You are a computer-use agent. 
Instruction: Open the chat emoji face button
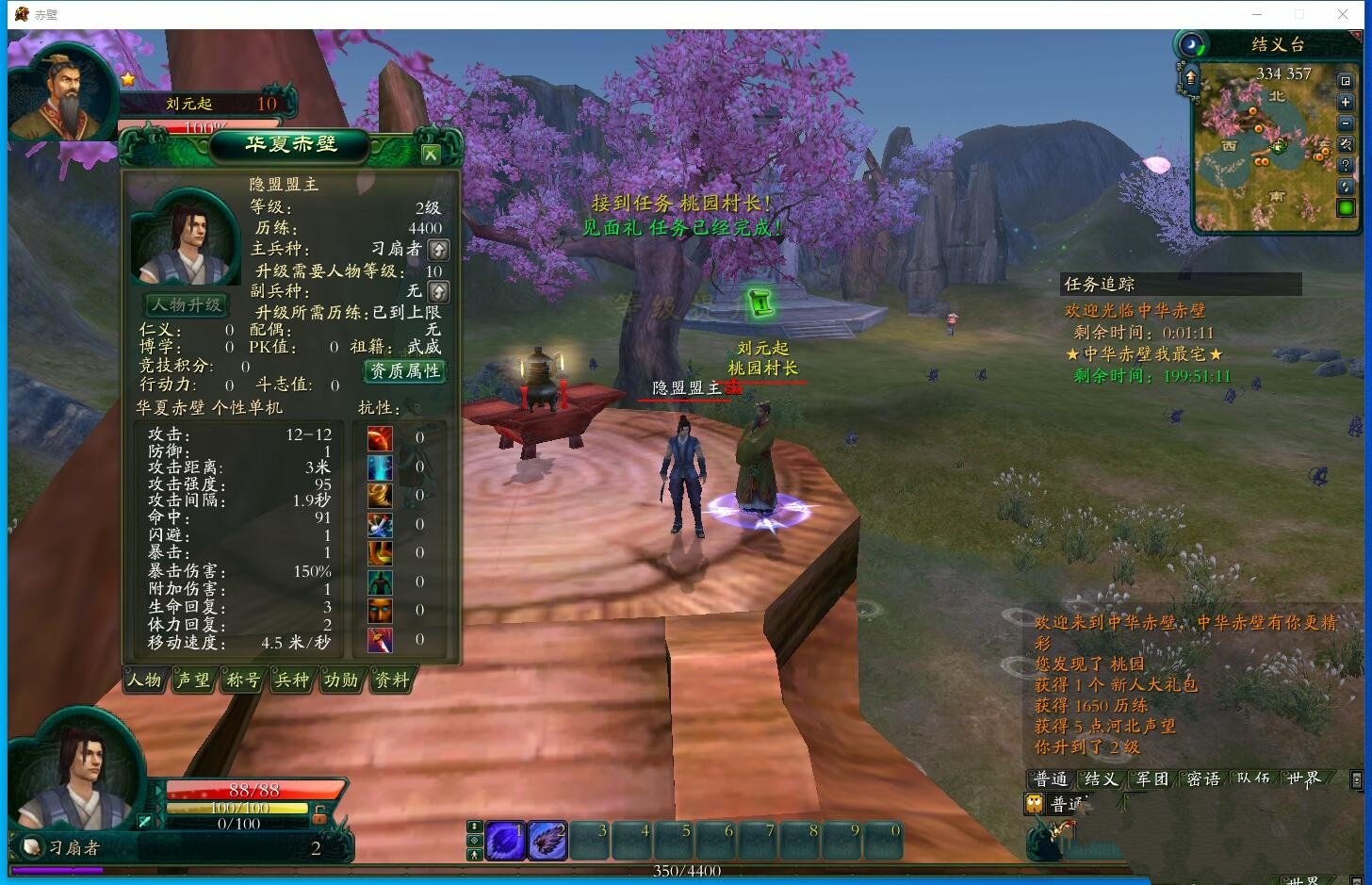pyautogui.click(x=1035, y=803)
